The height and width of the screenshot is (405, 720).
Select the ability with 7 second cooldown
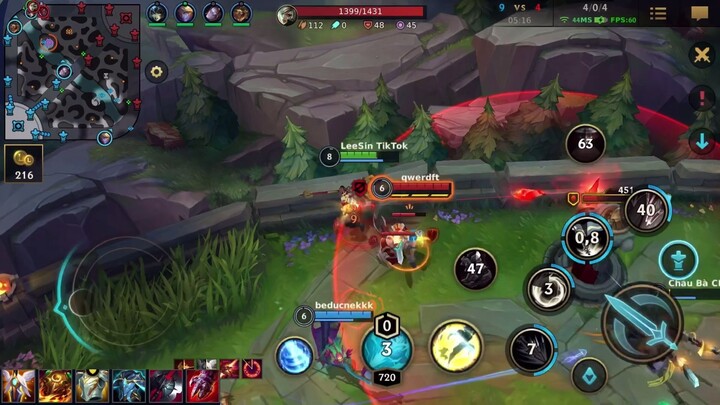pyautogui.click(x=531, y=350)
